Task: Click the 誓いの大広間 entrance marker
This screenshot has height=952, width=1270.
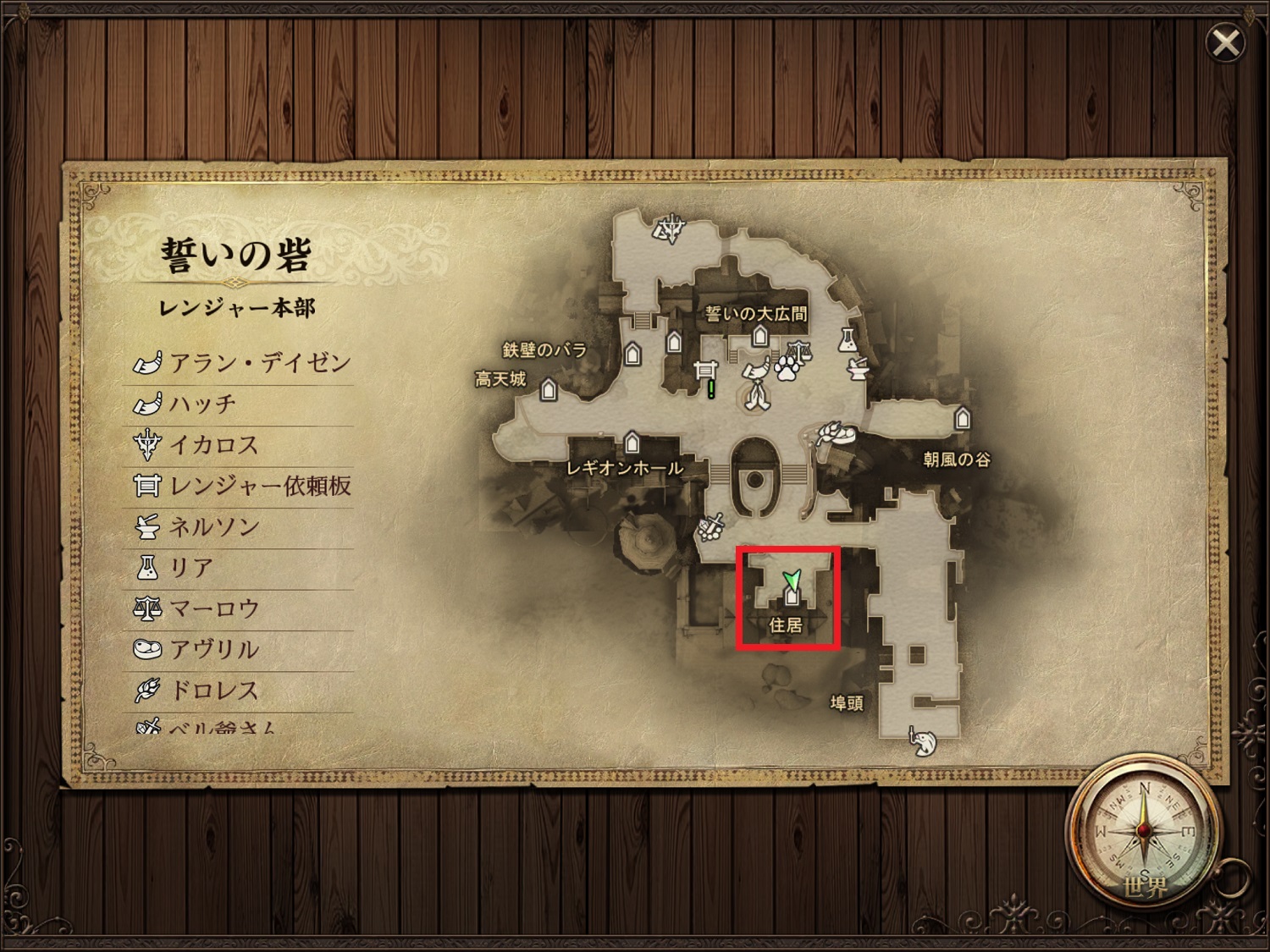Action: tap(760, 337)
